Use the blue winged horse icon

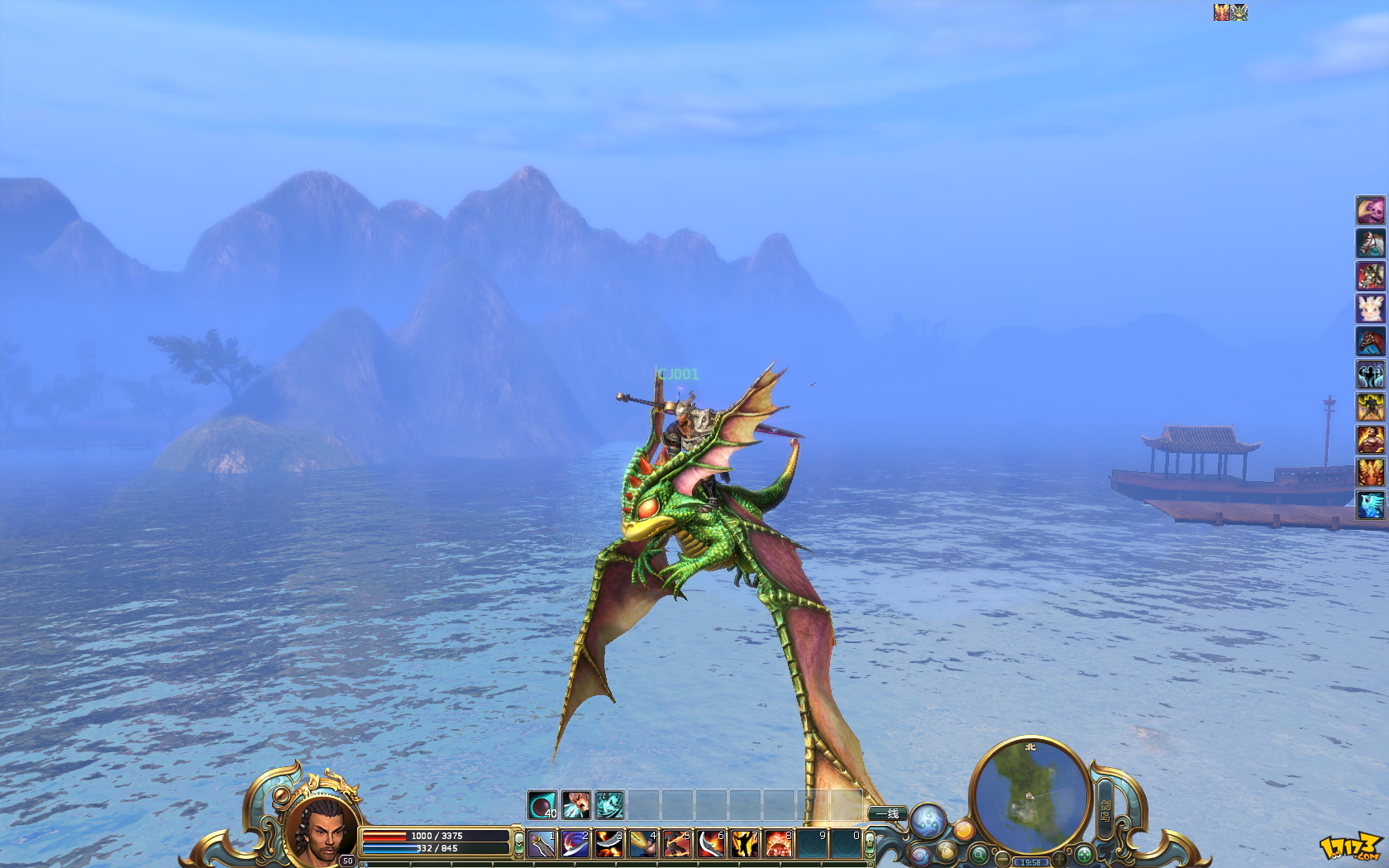coord(1370,504)
